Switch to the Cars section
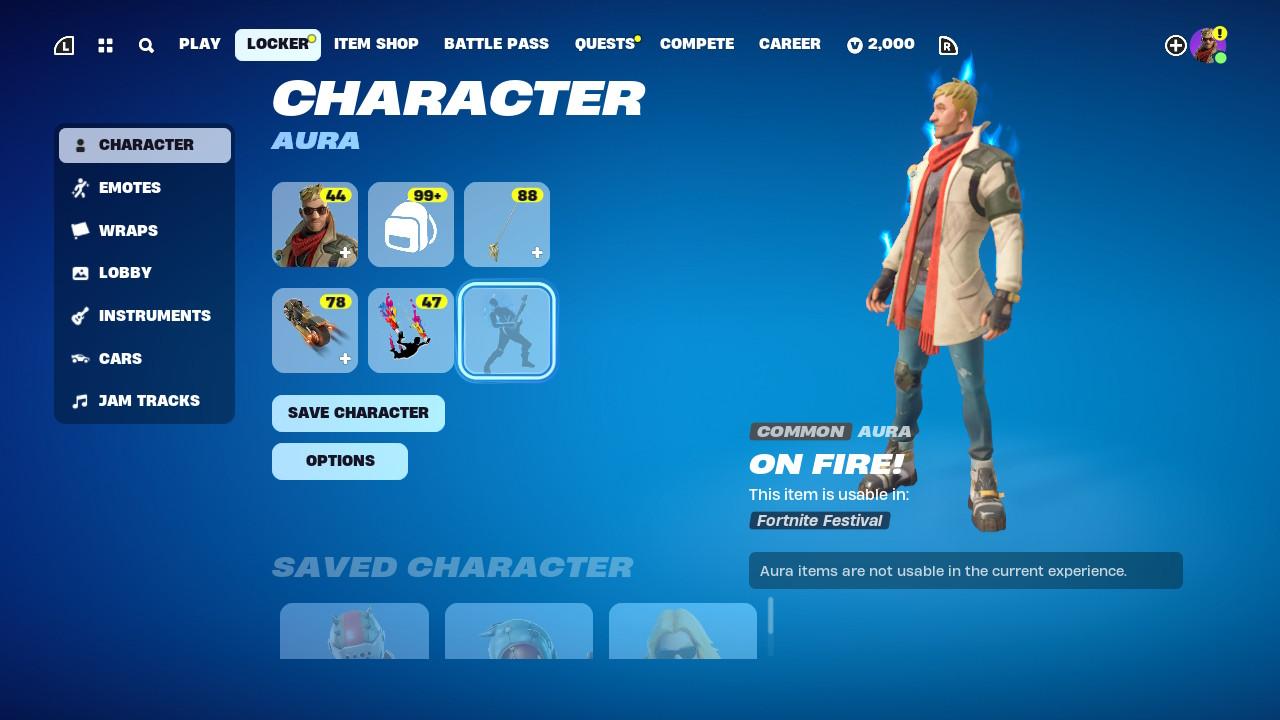Image resolution: width=1280 pixels, height=720 pixels. [119, 358]
